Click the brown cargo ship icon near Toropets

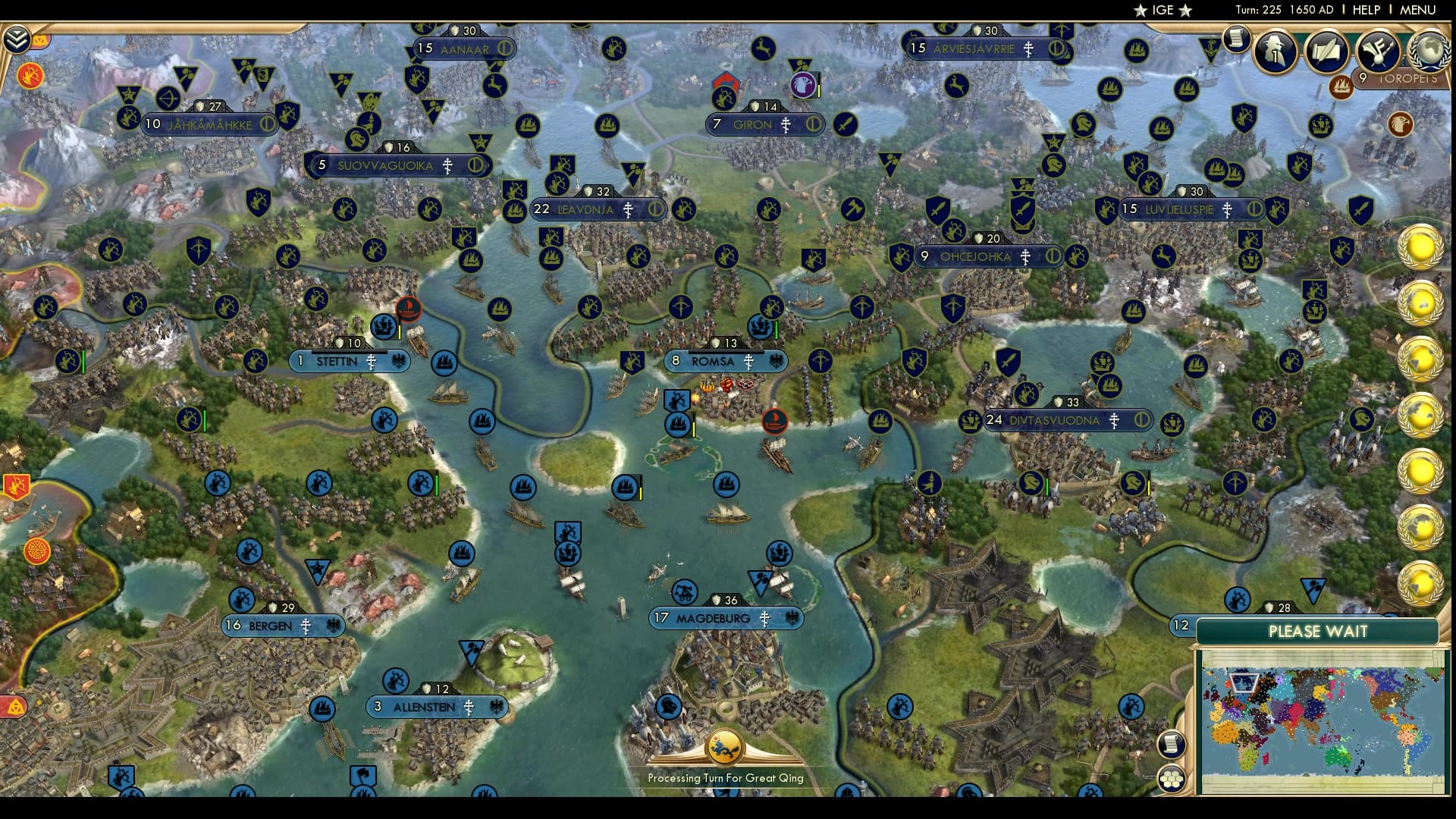(1342, 86)
